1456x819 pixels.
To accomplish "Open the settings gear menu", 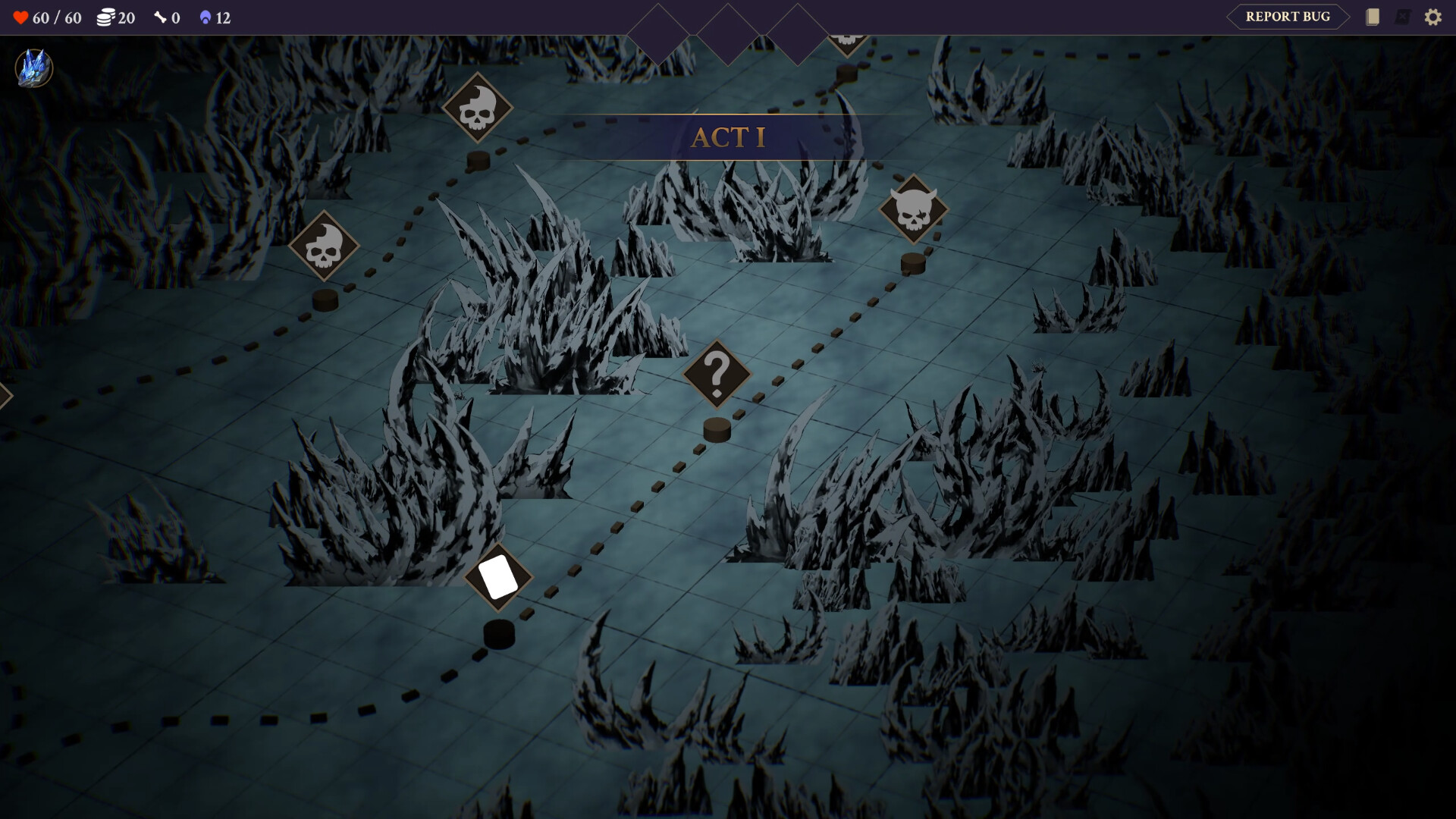I will click(x=1433, y=17).
